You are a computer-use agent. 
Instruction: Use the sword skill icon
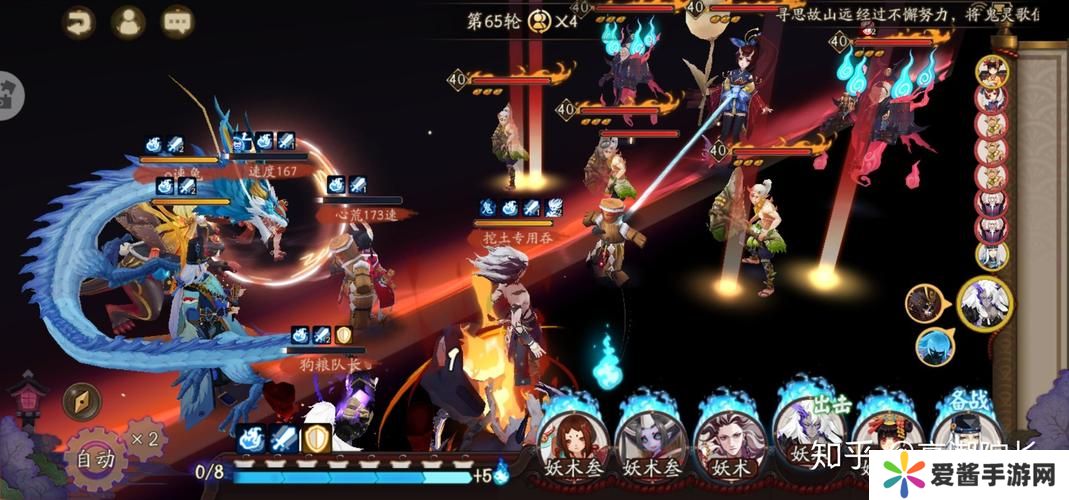click(x=284, y=440)
